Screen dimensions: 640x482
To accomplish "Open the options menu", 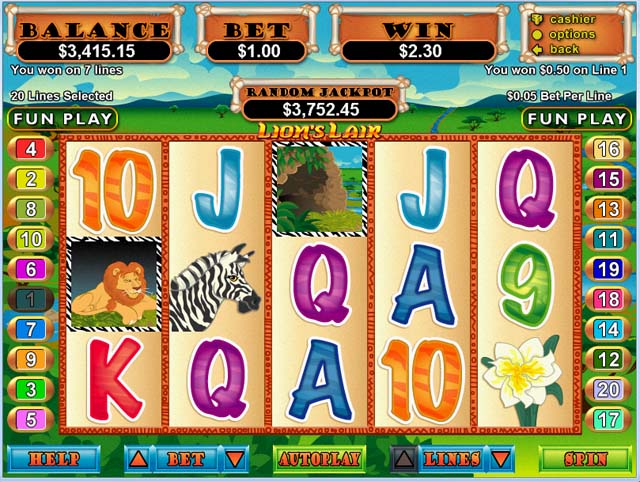I will coord(571,34).
